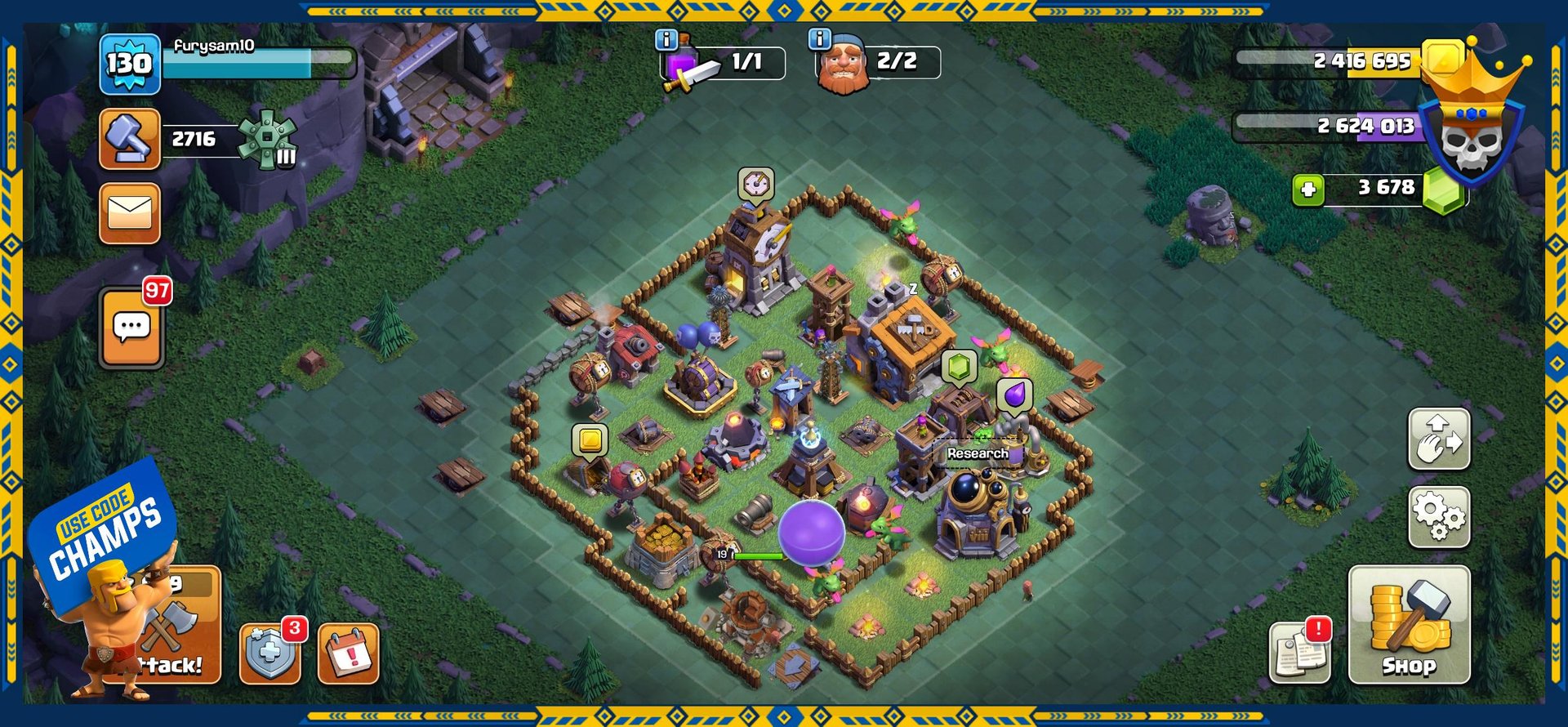Open the mail inbox envelope
The width and height of the screenshot is (1568, 727).
pos(130,213)
